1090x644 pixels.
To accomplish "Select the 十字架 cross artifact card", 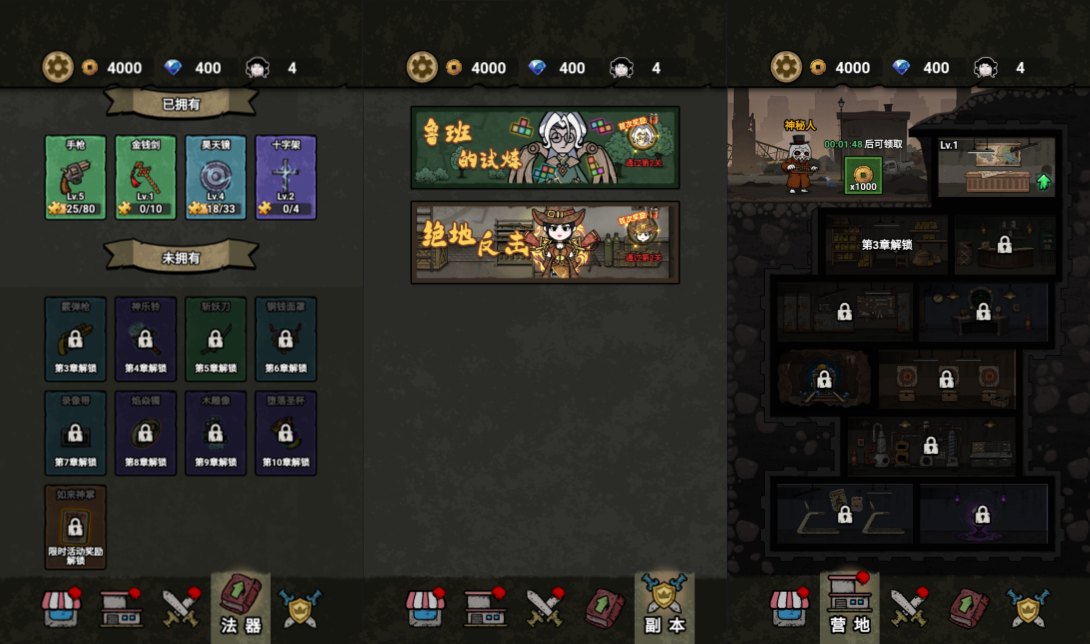I will tap(285, 177).
